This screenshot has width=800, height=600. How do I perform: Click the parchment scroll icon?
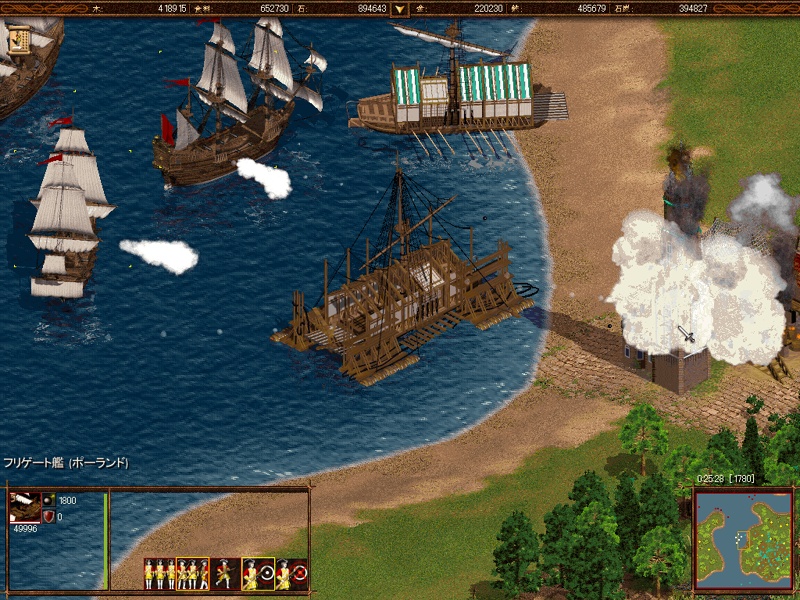tap(18, 38)
